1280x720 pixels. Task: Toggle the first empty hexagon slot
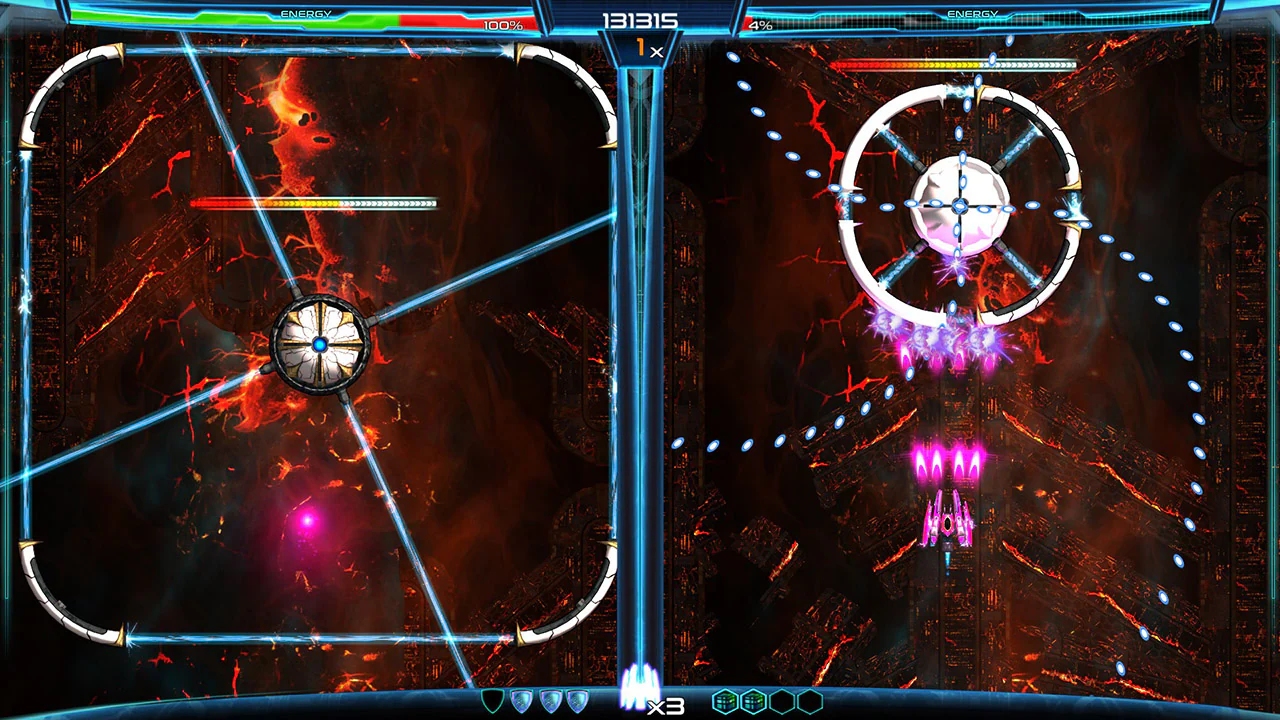pos(784,700)
